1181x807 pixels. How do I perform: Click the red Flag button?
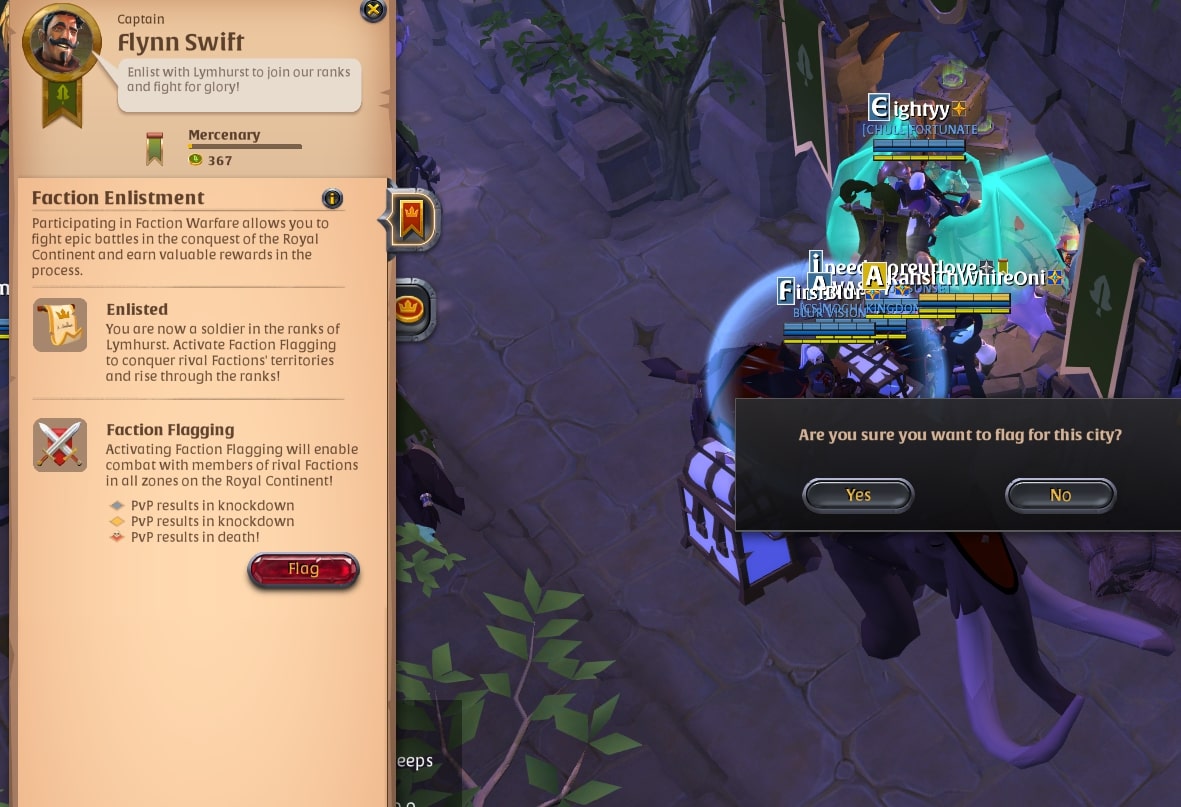point(303,570)
